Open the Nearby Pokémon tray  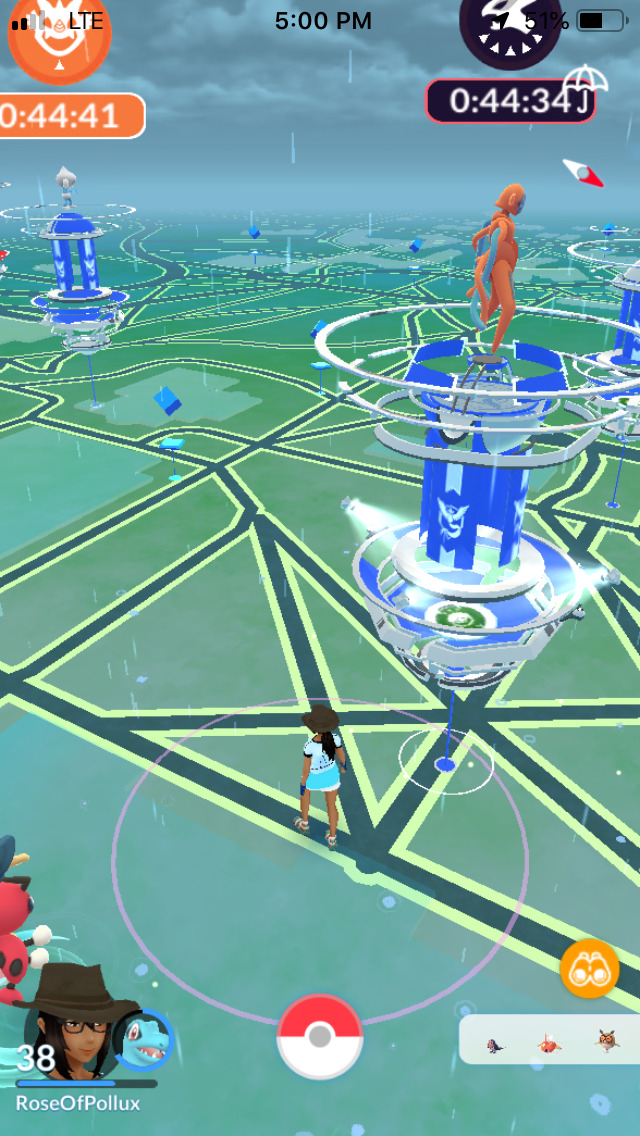[x=550, y=1042]
